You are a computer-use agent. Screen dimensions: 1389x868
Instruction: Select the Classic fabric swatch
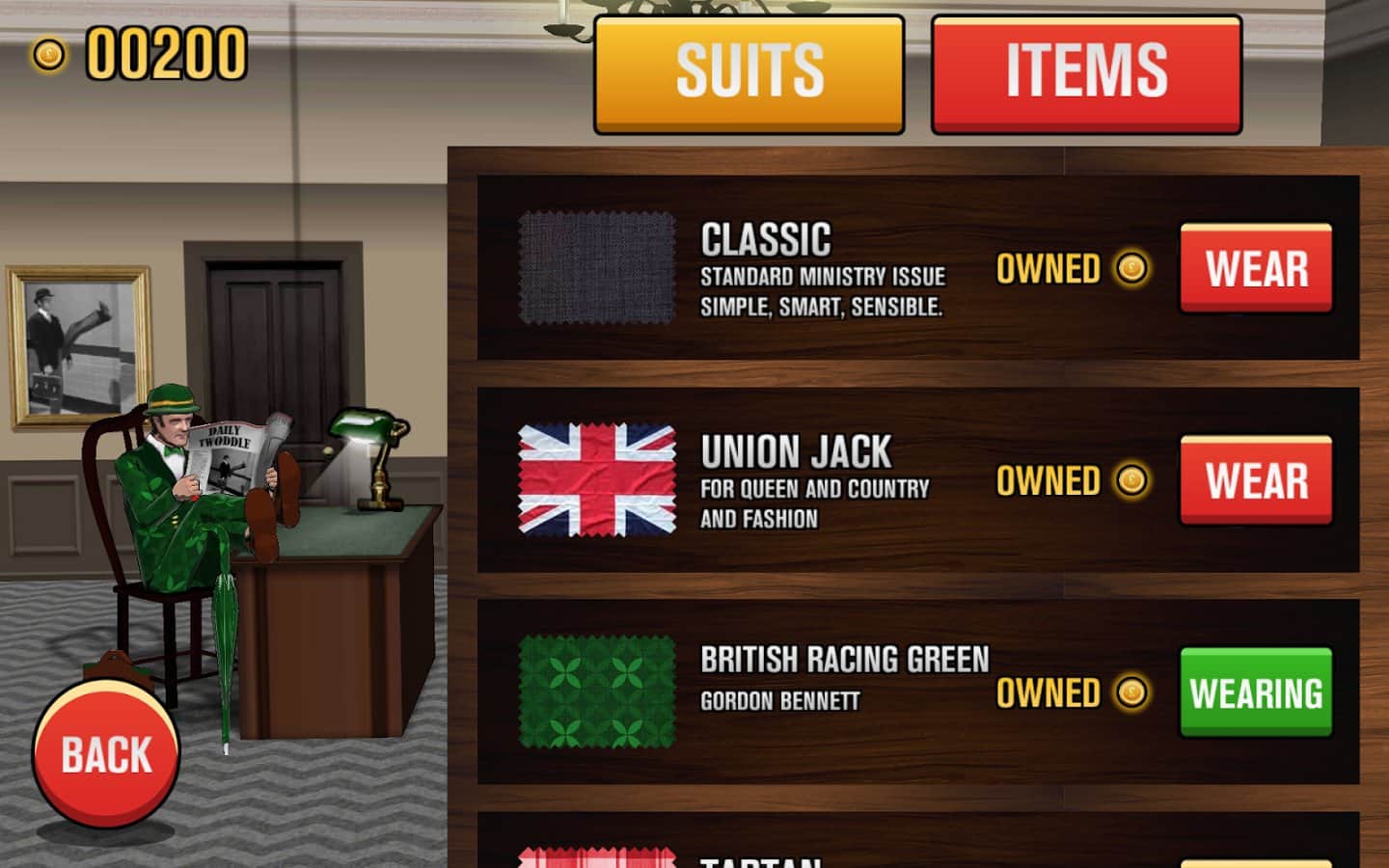point(597,268)
